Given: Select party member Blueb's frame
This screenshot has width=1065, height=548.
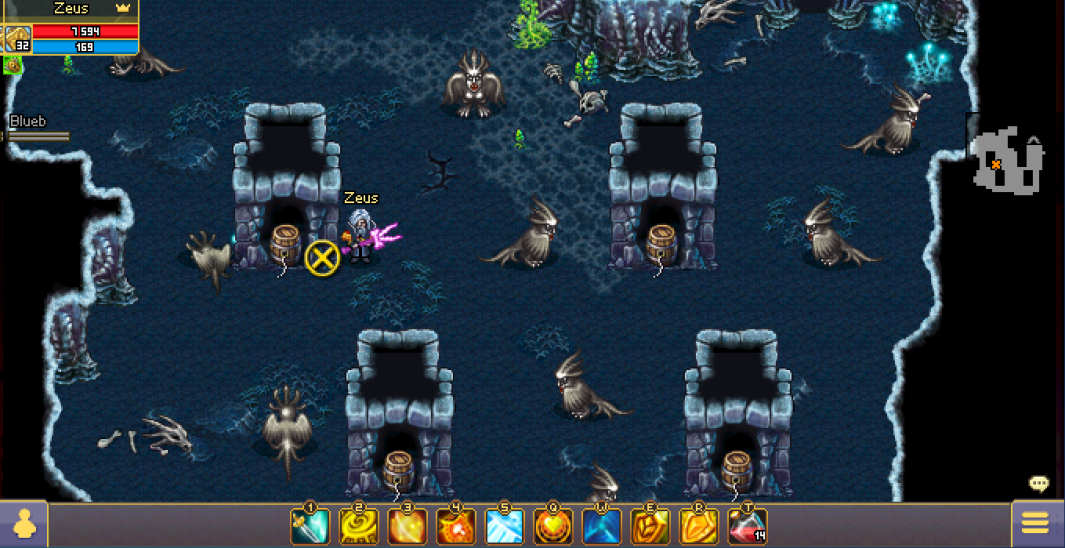Looking at the screenshot, I should 35,128.
